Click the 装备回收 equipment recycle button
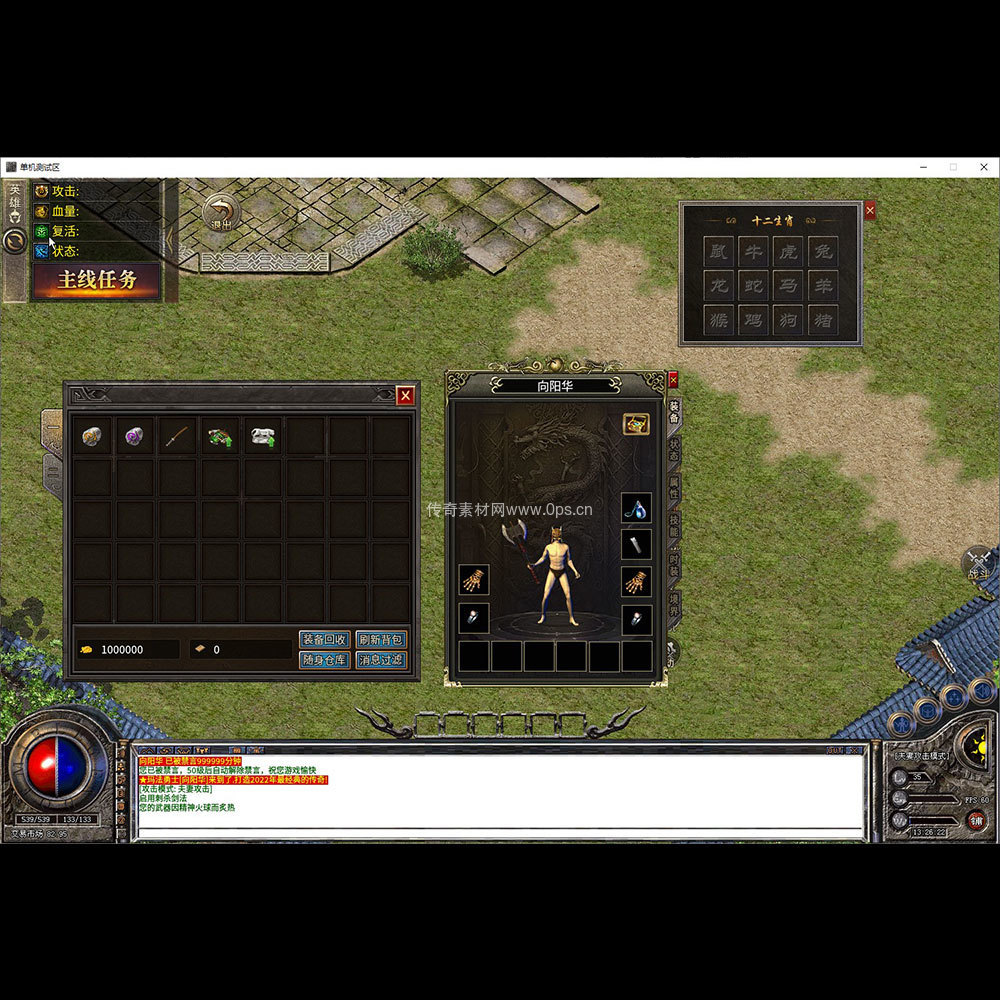 [324, 639]
